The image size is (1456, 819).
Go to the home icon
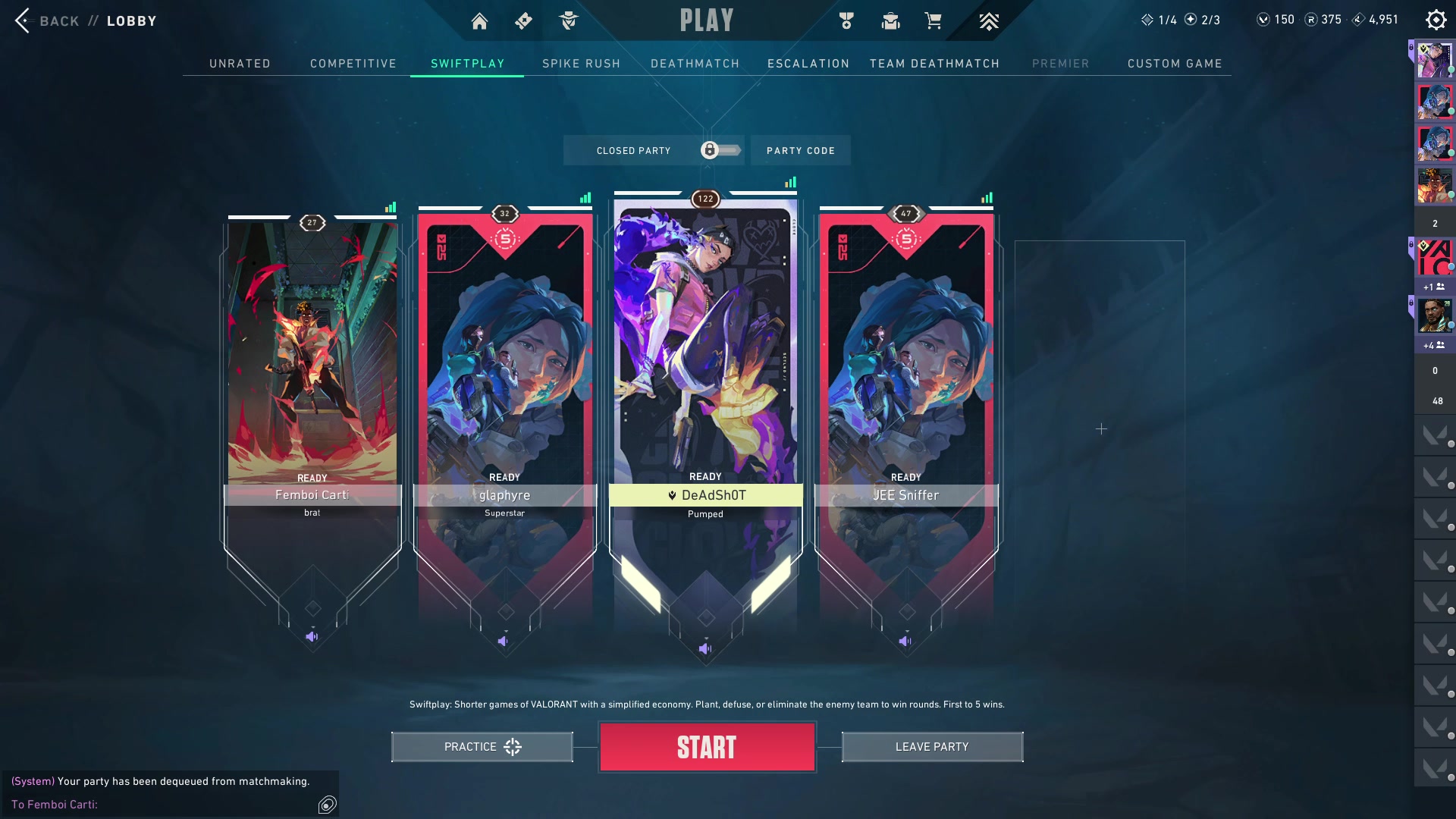[479, 21]
